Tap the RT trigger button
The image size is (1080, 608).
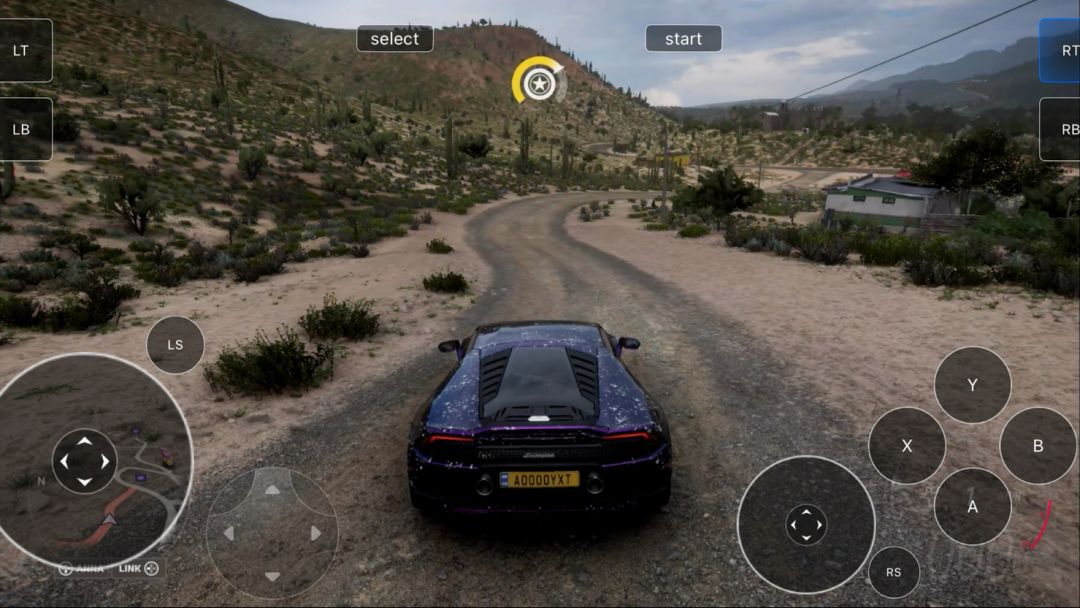[1062, 50]
